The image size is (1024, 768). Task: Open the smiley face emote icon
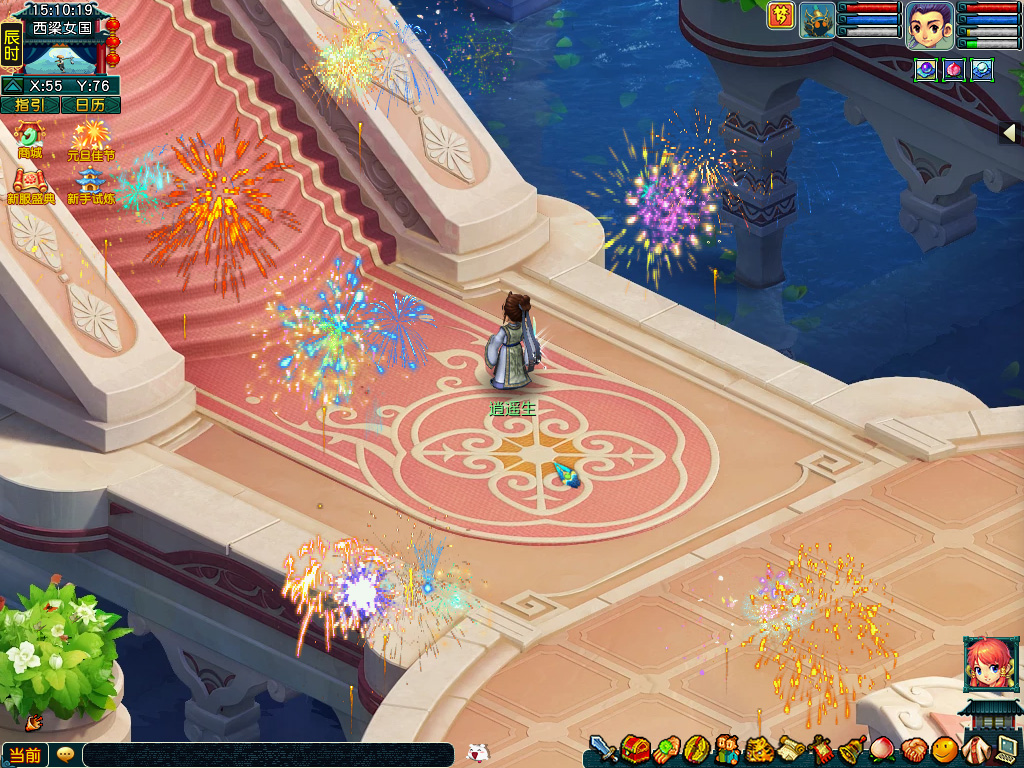pos(944,749)
